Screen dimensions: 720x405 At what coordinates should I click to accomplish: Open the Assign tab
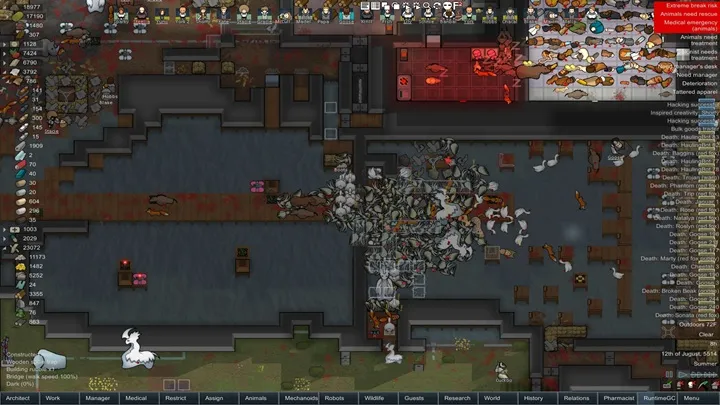coord(213,398)
